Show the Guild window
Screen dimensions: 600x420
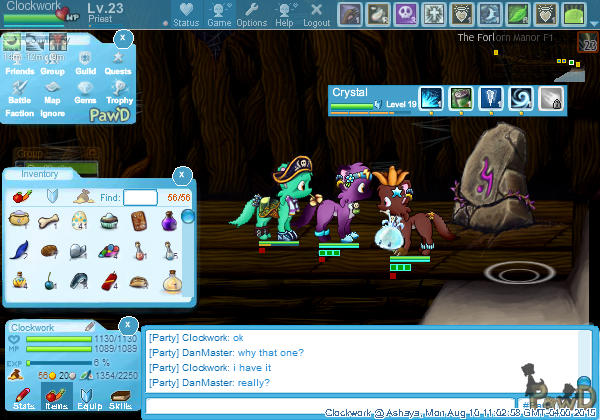point(85,65)
